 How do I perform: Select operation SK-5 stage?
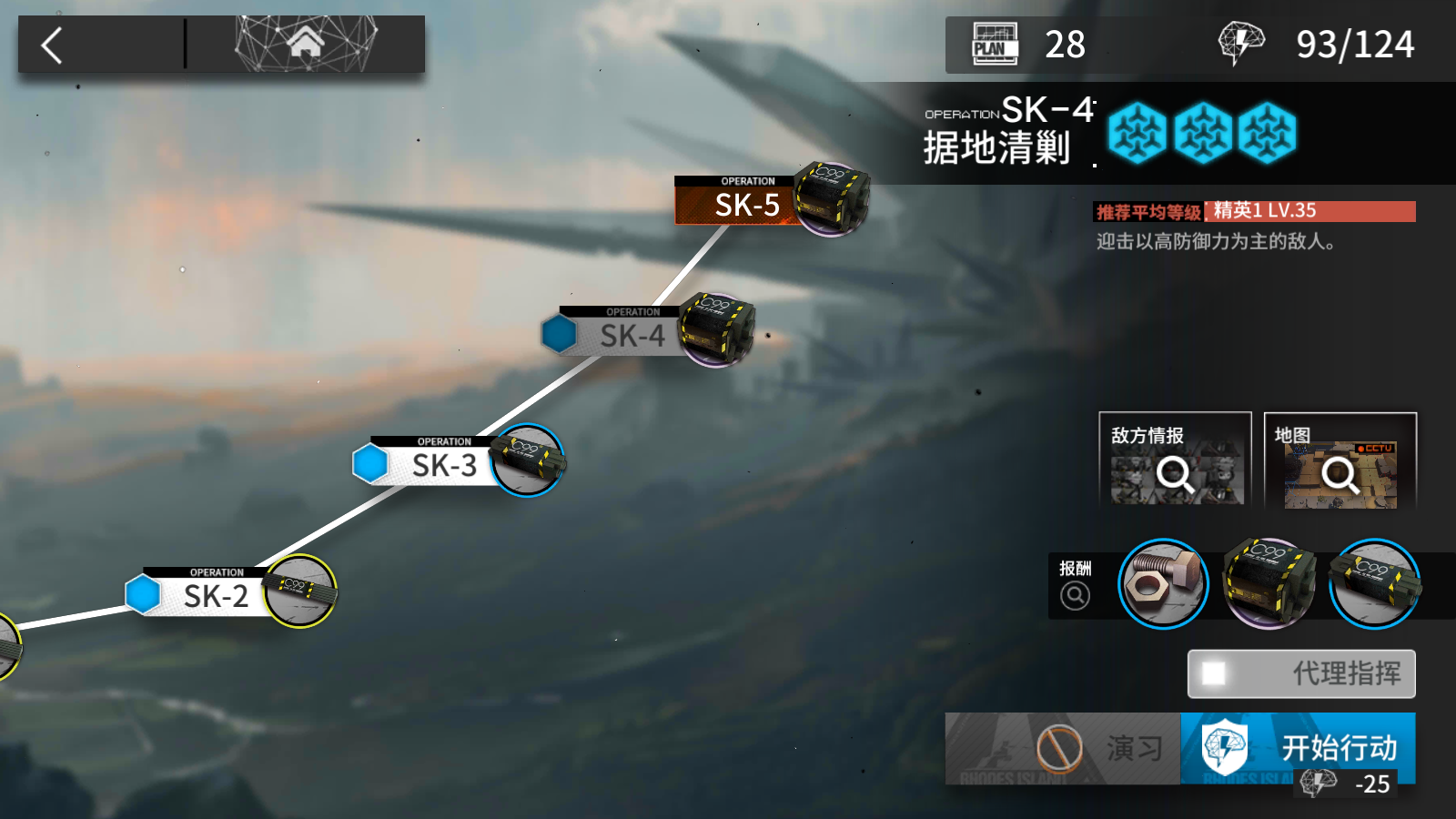746,202
